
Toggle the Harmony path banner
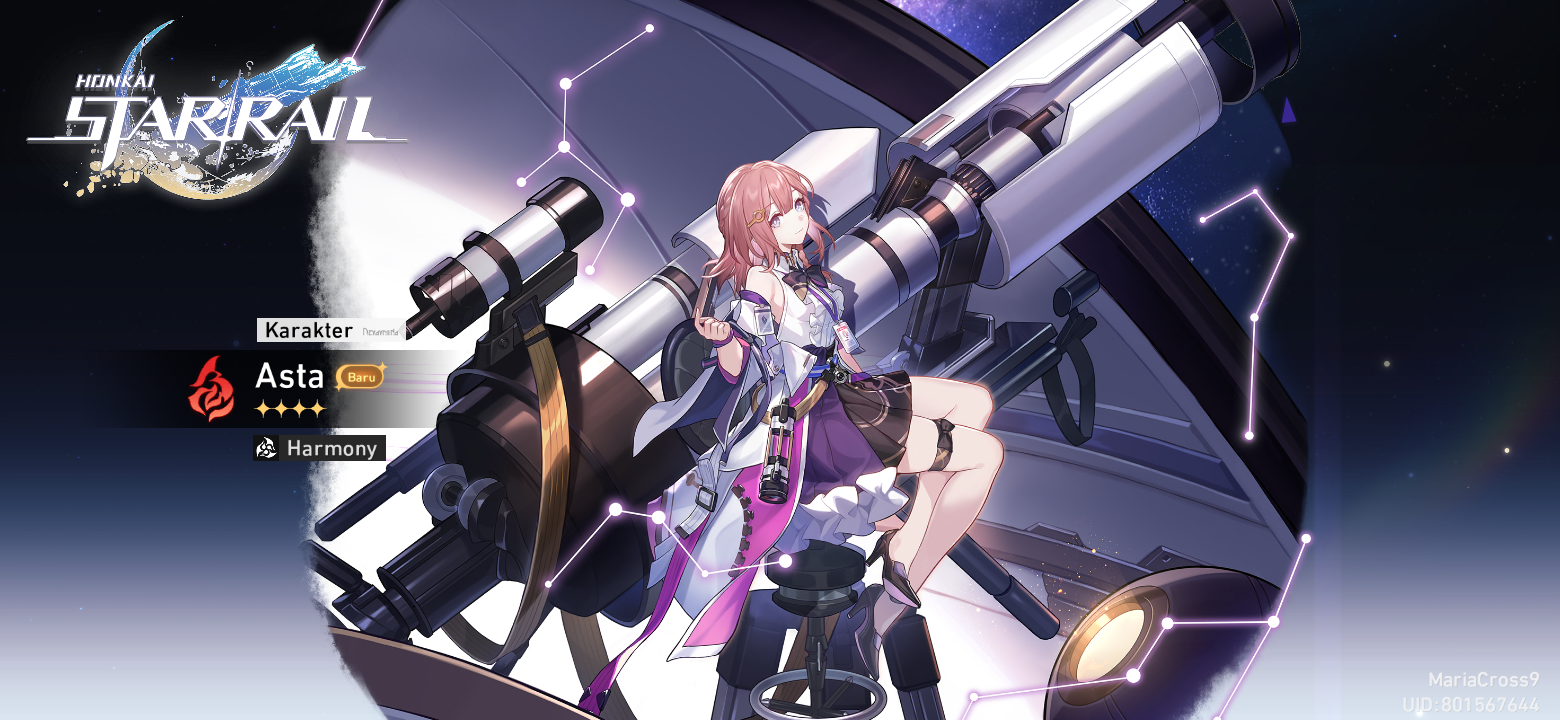click(x=320, y=449)
